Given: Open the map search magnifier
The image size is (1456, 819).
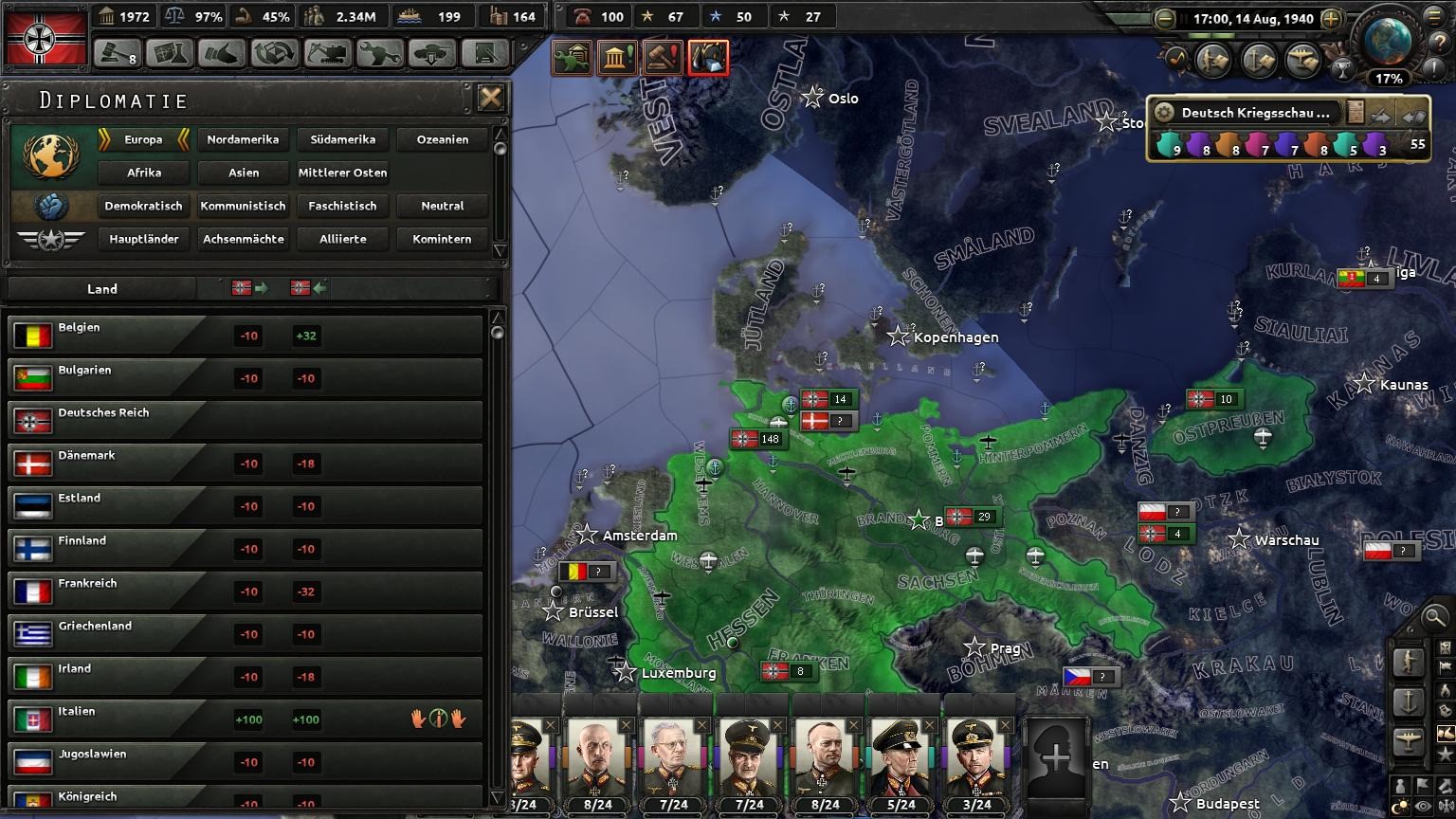Looking at the screenshot, I should (1435, 617).
